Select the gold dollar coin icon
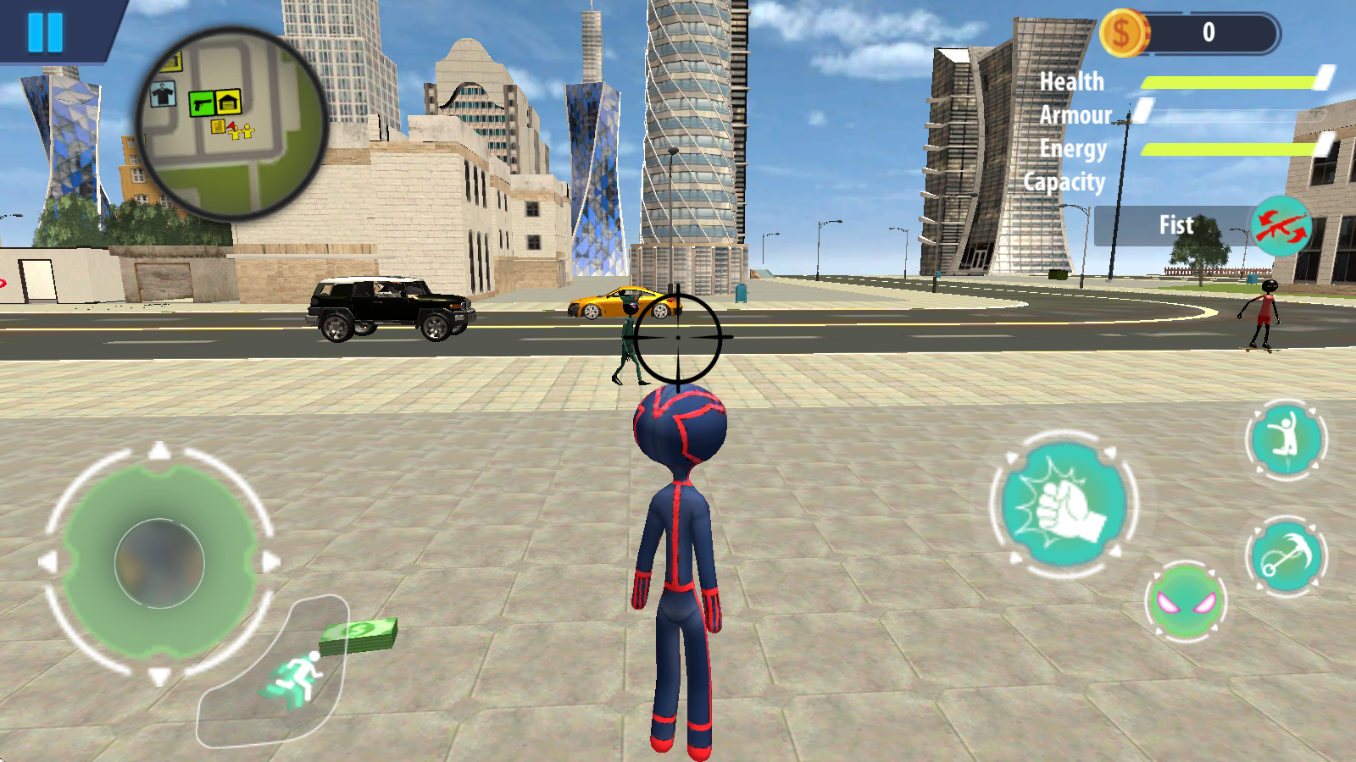This screenshot has width=1356, height=762. pos(1122,33)
